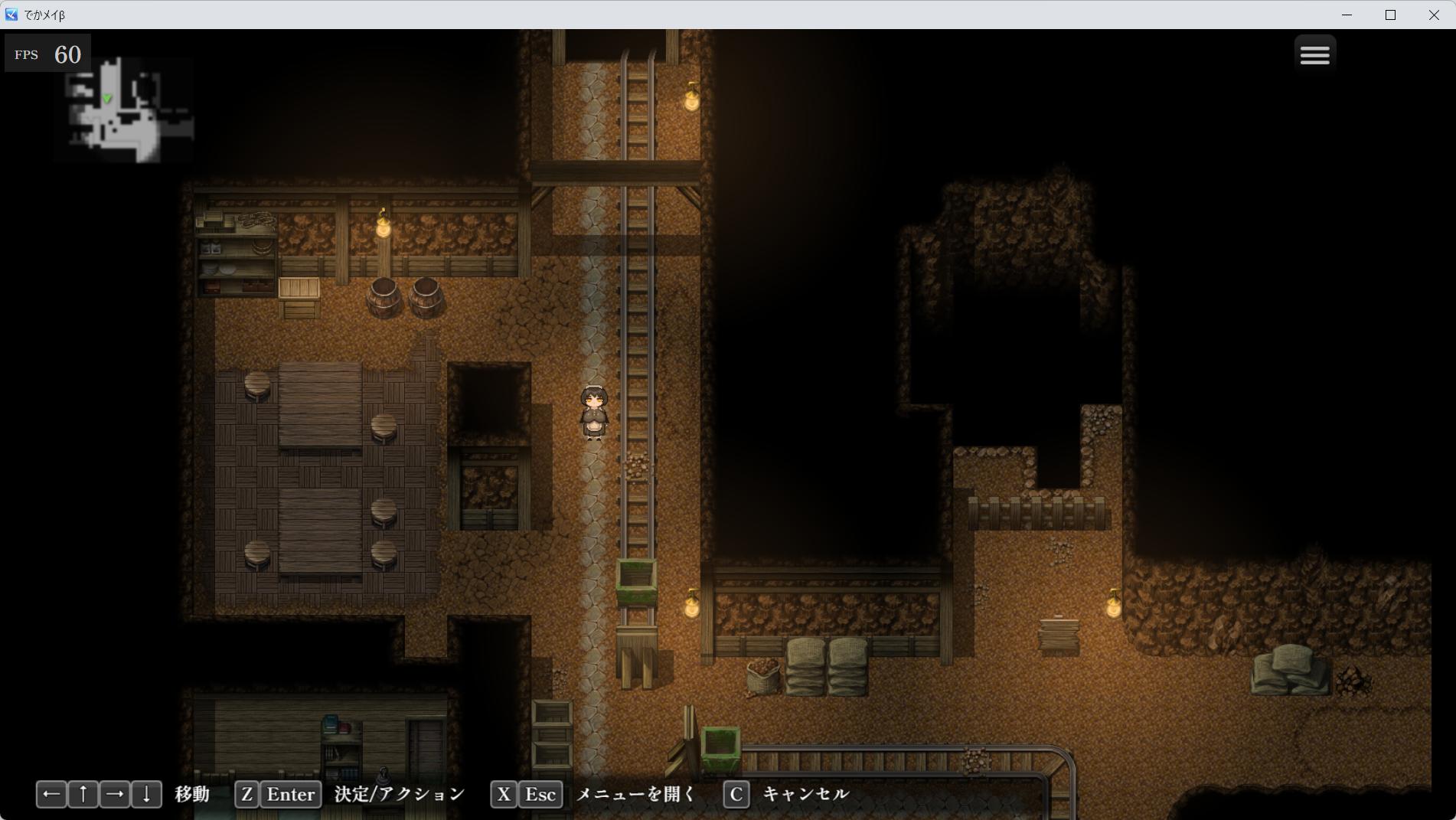1456x820 pixels.
Task: Open the hamburger menu button
Action: [x=1314, y=54]
